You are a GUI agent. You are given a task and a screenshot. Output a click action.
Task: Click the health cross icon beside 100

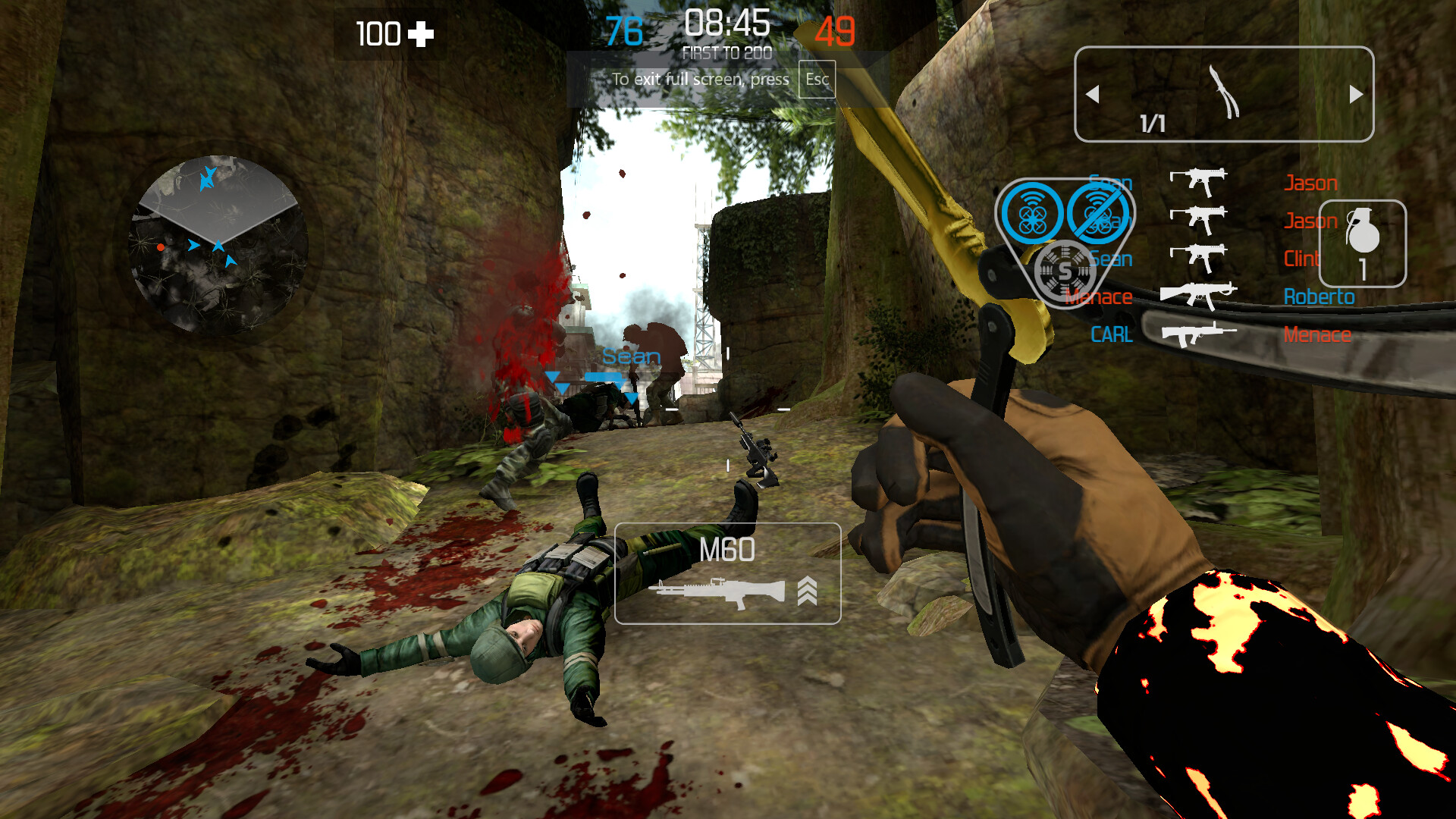pos(422,33)
